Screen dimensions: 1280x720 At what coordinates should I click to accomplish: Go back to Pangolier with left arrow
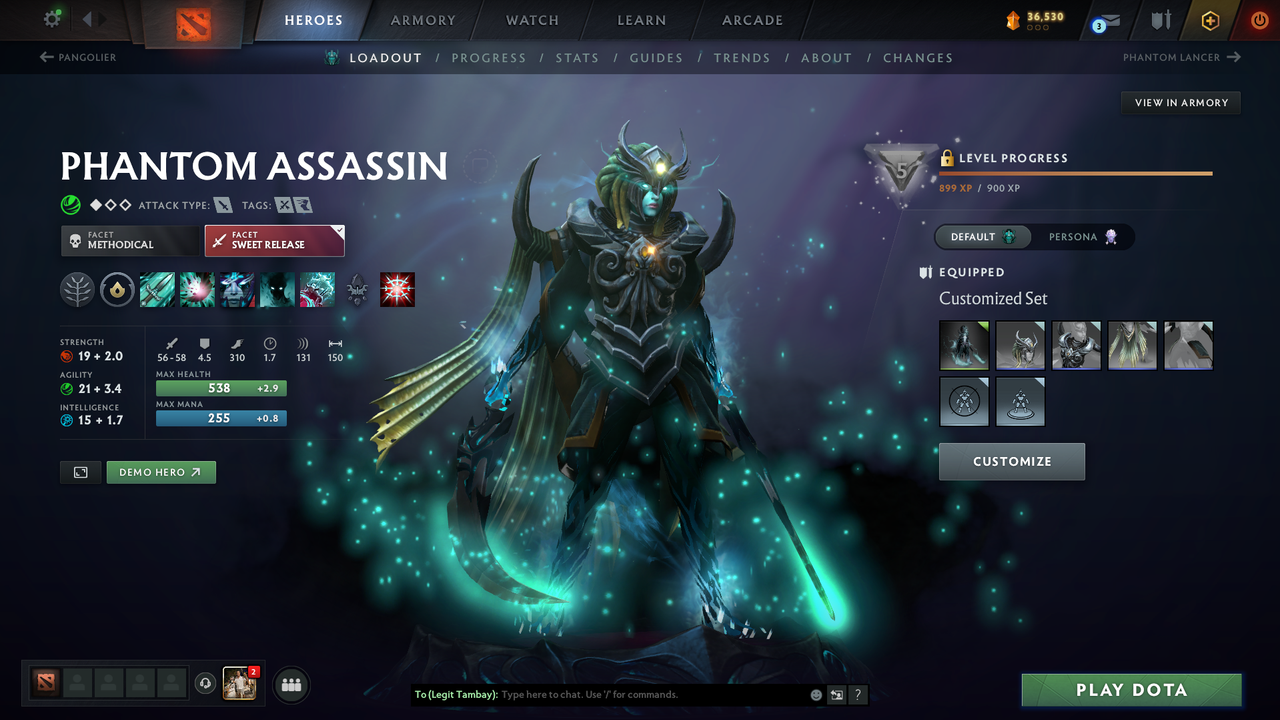[x=72, y=57]
